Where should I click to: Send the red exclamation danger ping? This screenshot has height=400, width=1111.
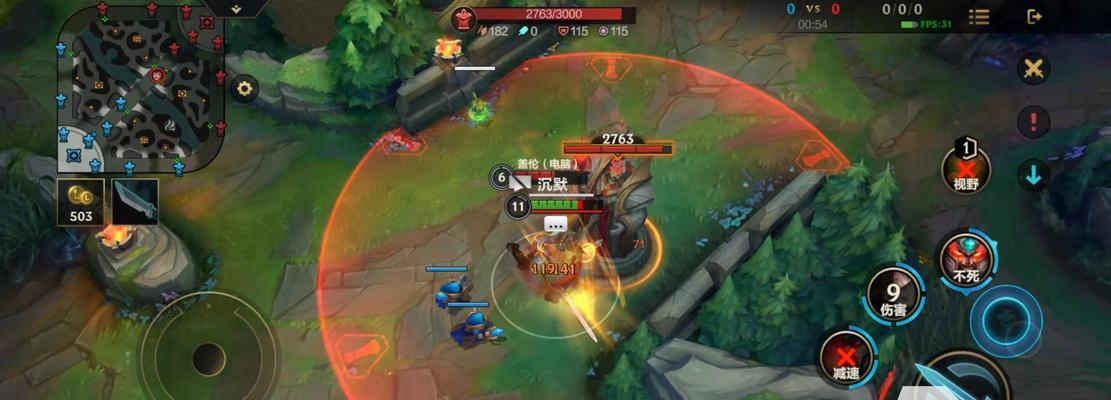click(1033, 122)
